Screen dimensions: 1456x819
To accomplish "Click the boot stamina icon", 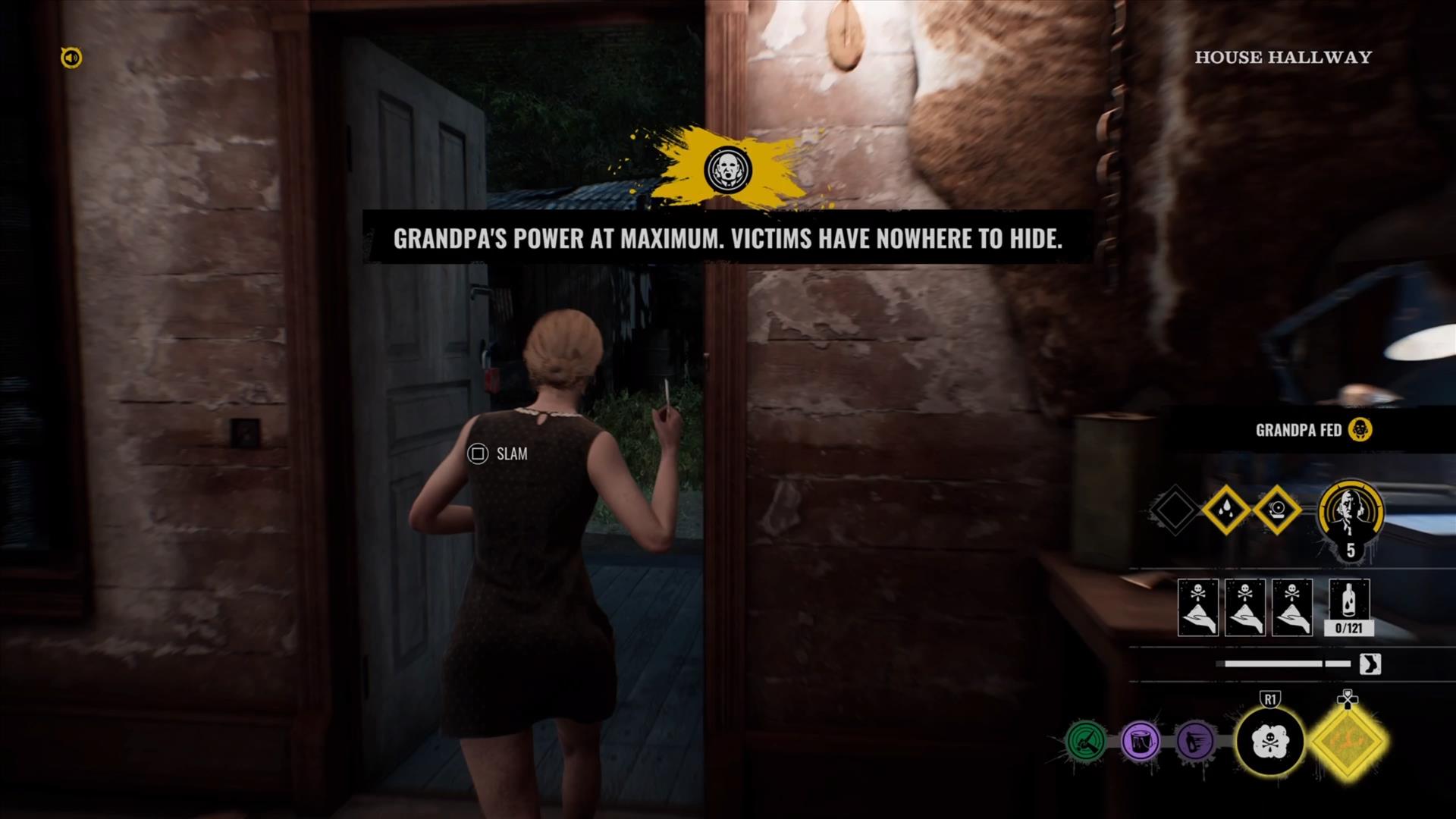I will [x=1370, y=664].
